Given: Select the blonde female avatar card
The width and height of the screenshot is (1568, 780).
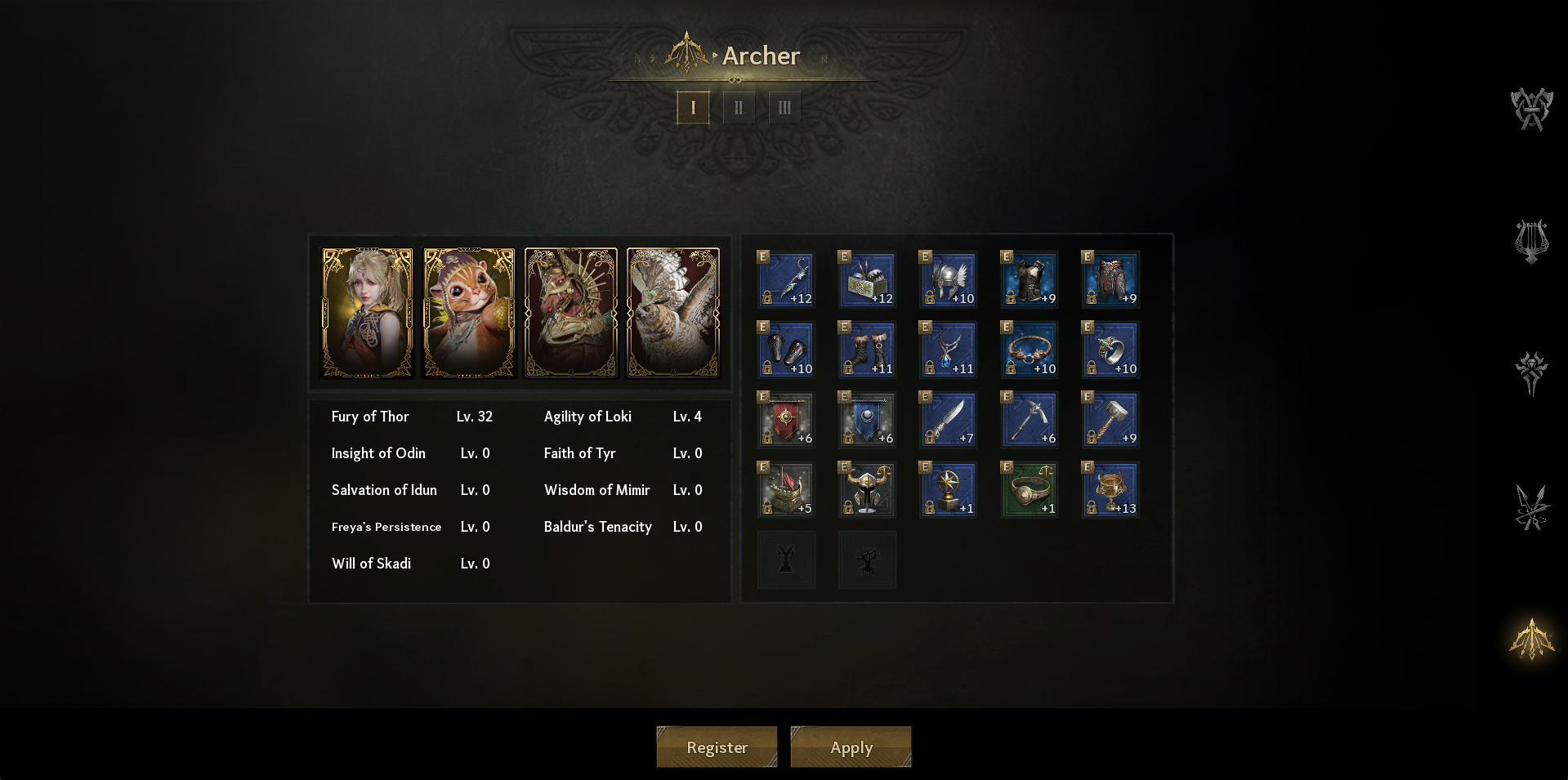Looking at the screenshot, I should [367, 313].
